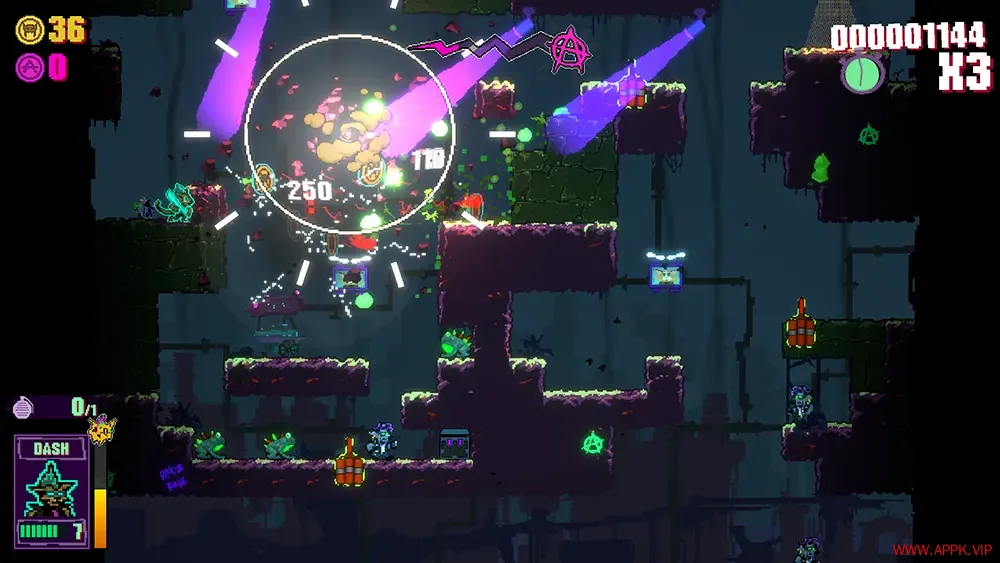Click the gold coin counter icon

tap(29, 30)
